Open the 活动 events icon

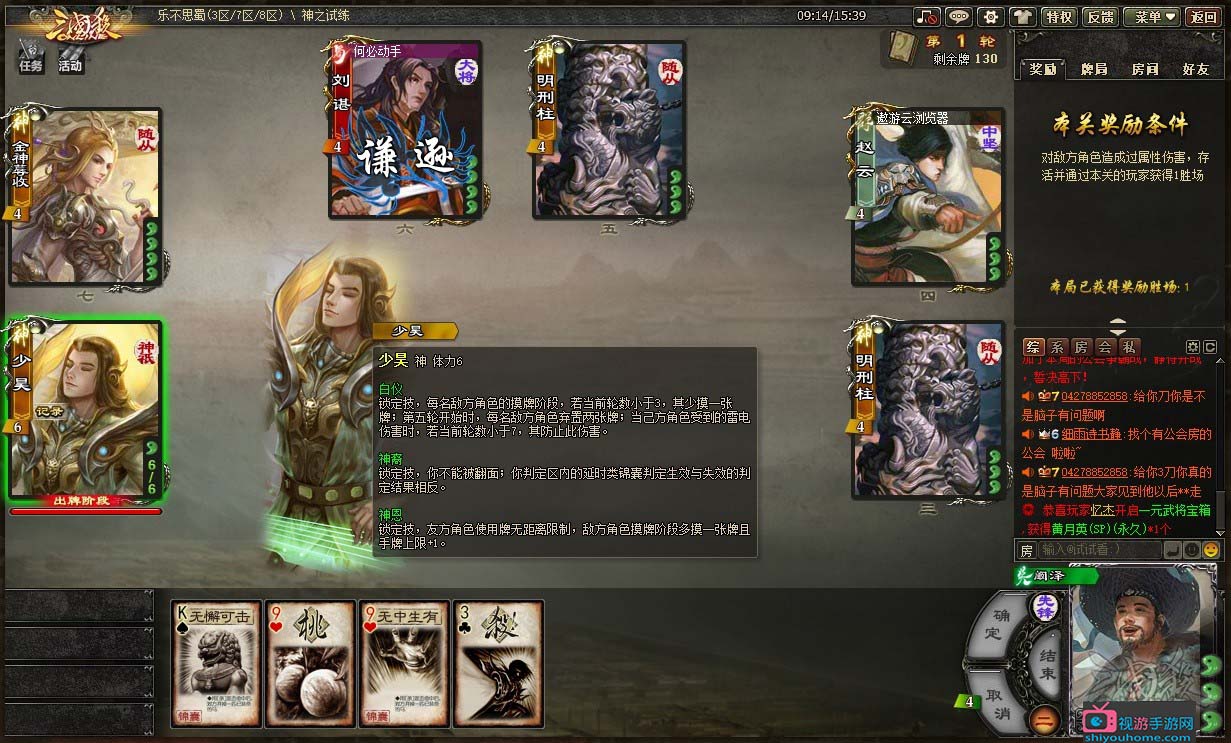(x=70, y=57)
